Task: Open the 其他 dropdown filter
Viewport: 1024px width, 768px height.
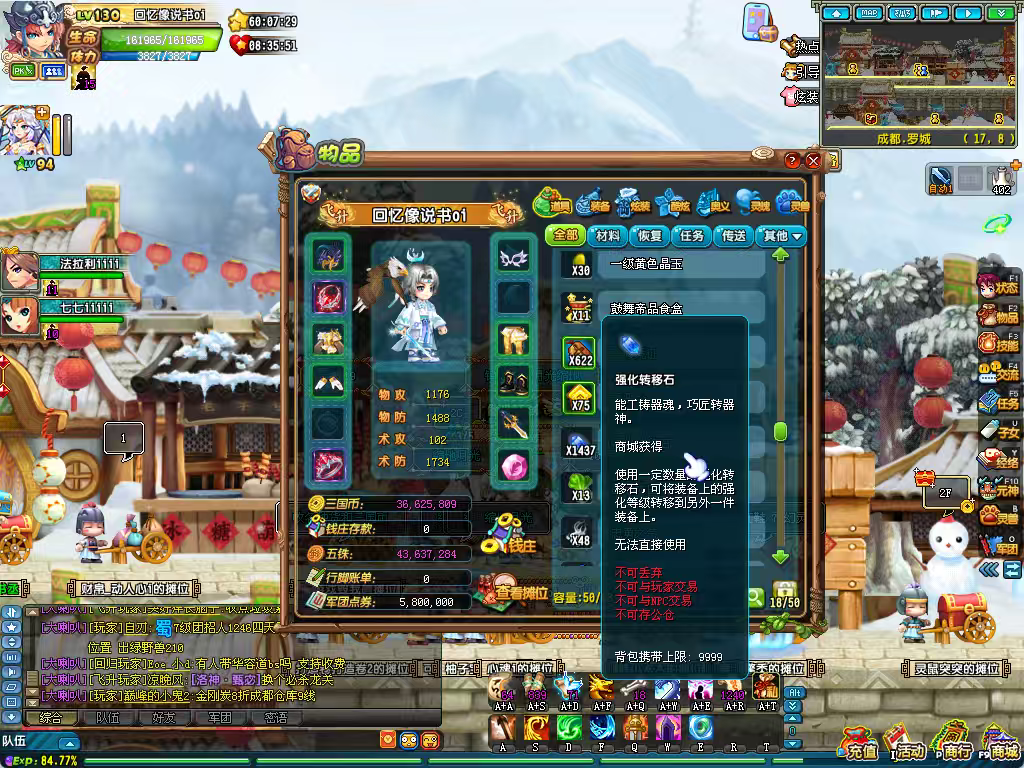Action: coord(782,236)
